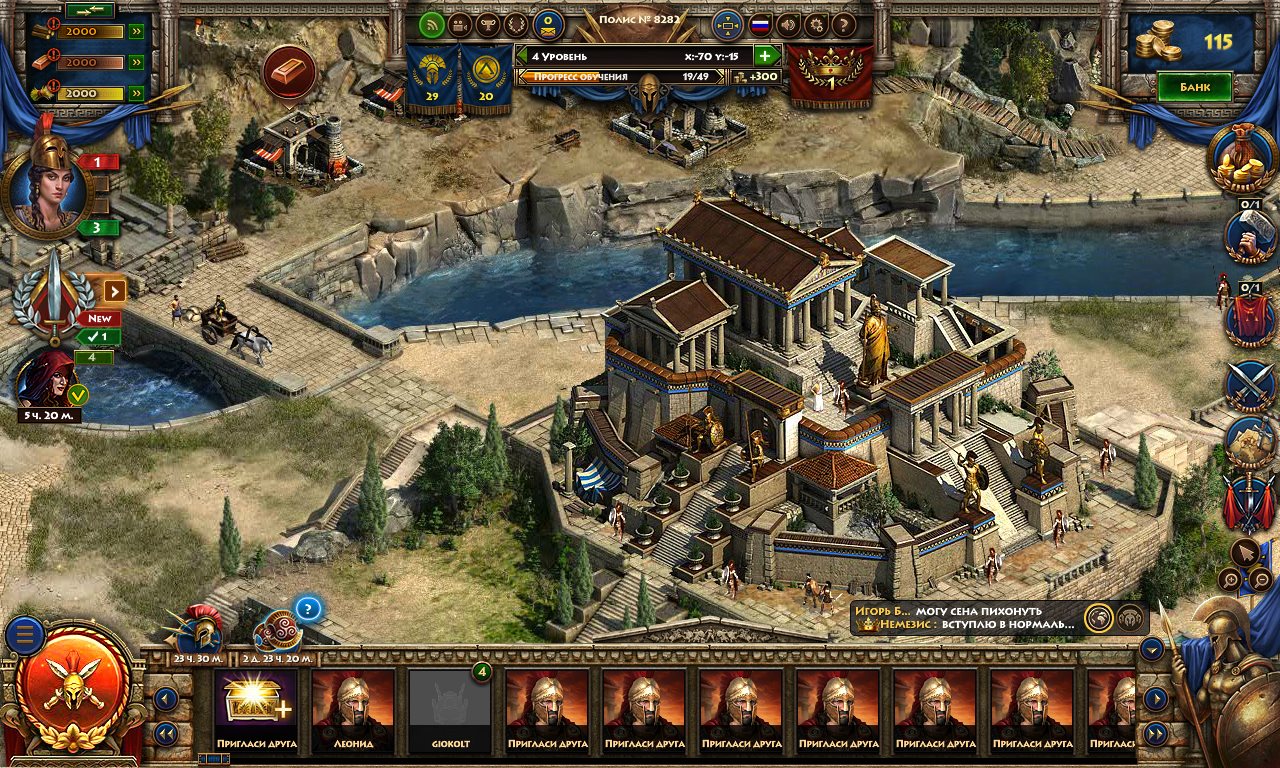
Task: Open the large Spartan helmet main menu
Action: pos(75,686)
